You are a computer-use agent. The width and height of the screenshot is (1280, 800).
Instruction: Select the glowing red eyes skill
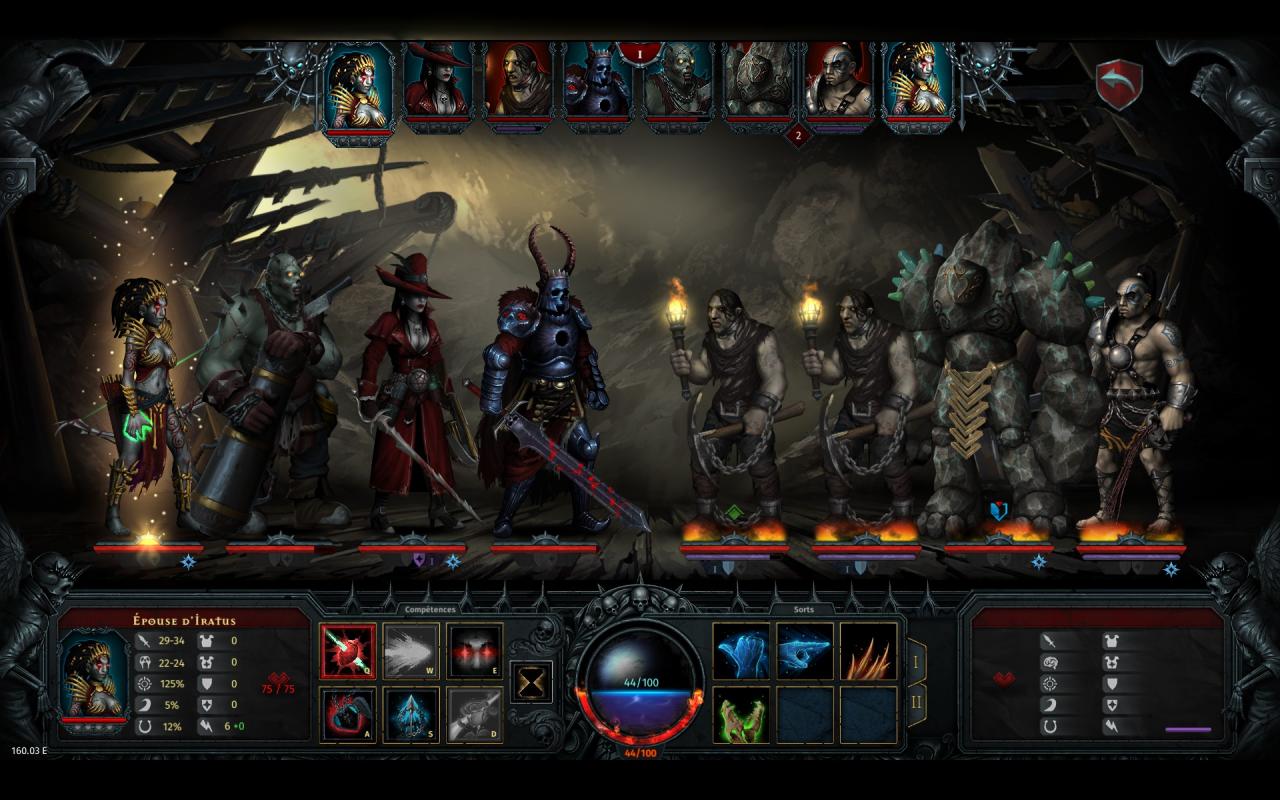(x=474, y=651)
